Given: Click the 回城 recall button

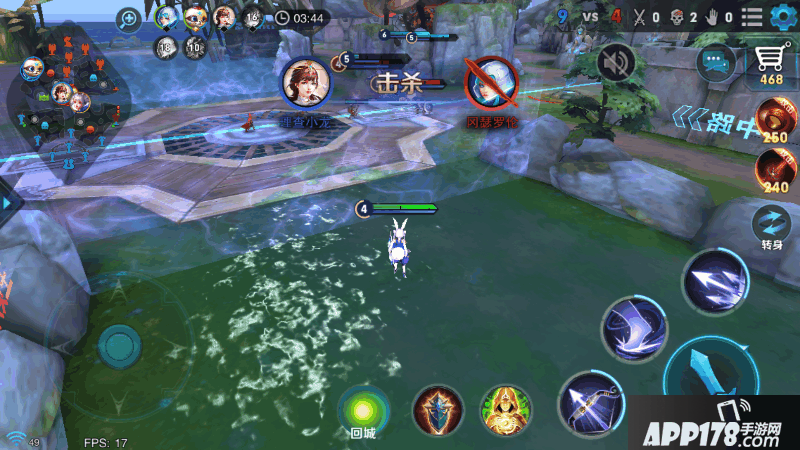Looking at the screenshot, I should (362, 410).
